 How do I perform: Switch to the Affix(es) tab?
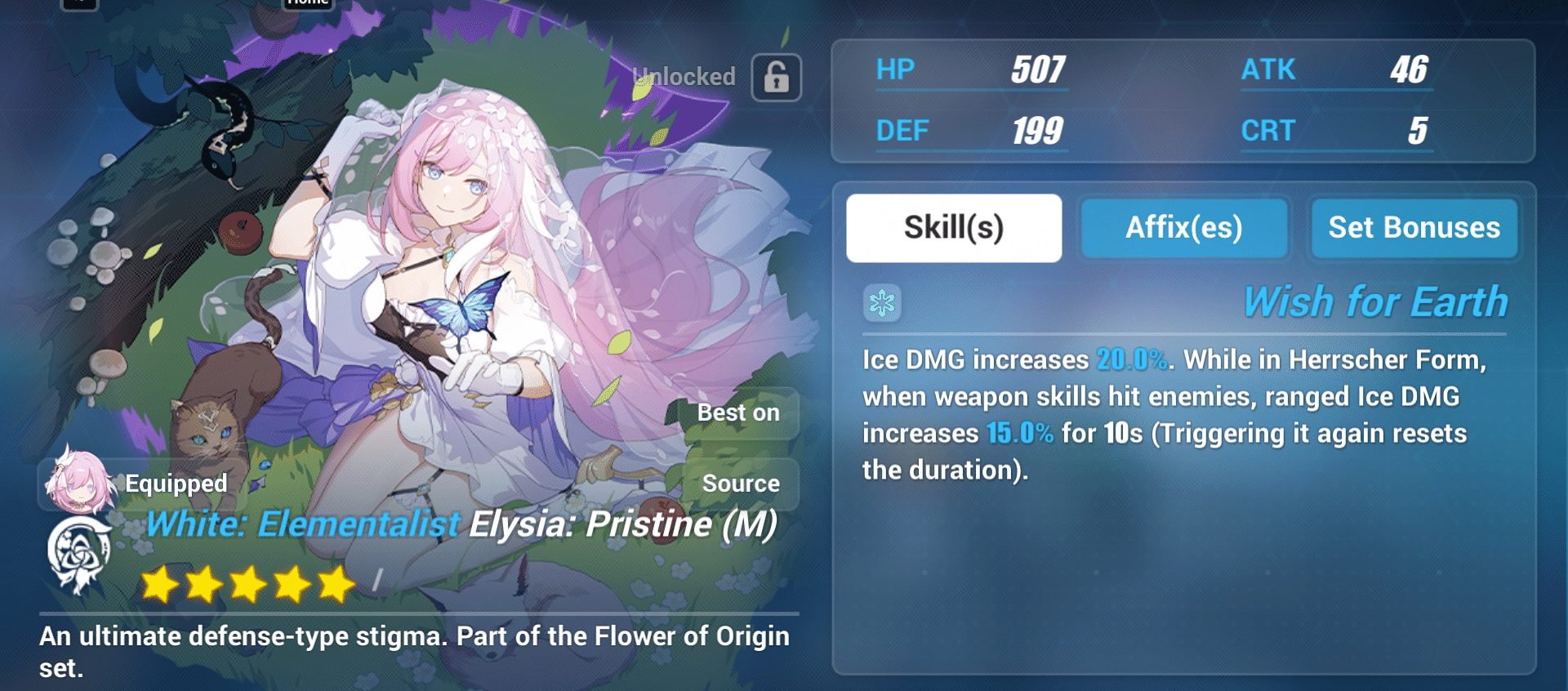pos(1183,228)
